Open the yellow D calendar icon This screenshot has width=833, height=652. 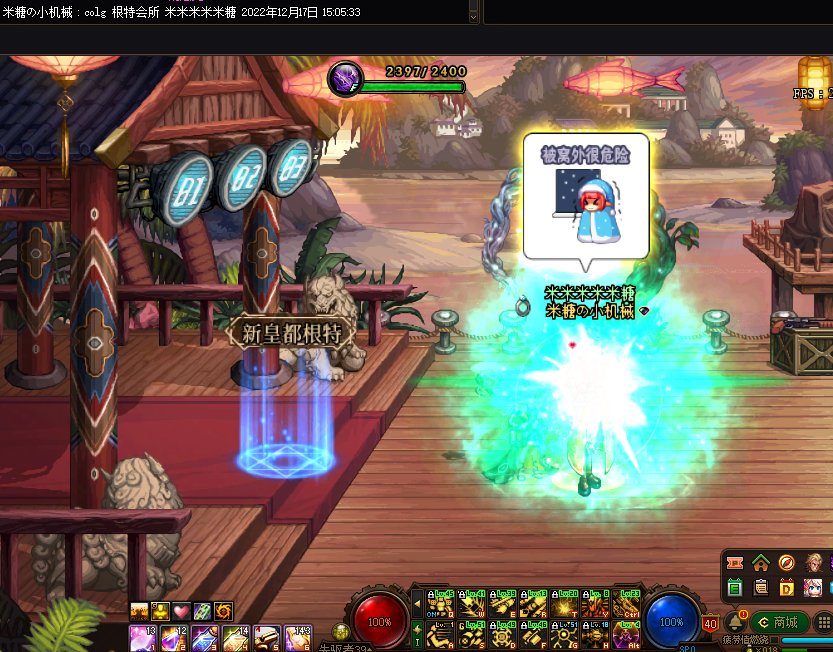coord(786,588)
